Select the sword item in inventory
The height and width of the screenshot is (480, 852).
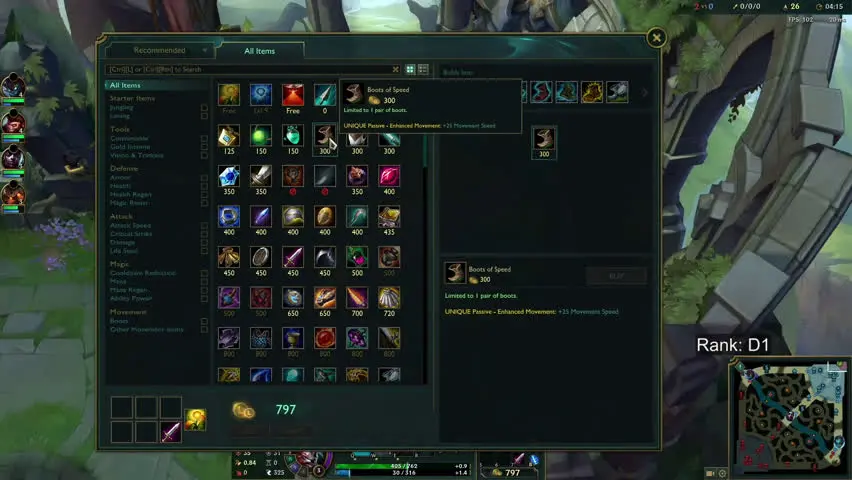pos(171,431)
